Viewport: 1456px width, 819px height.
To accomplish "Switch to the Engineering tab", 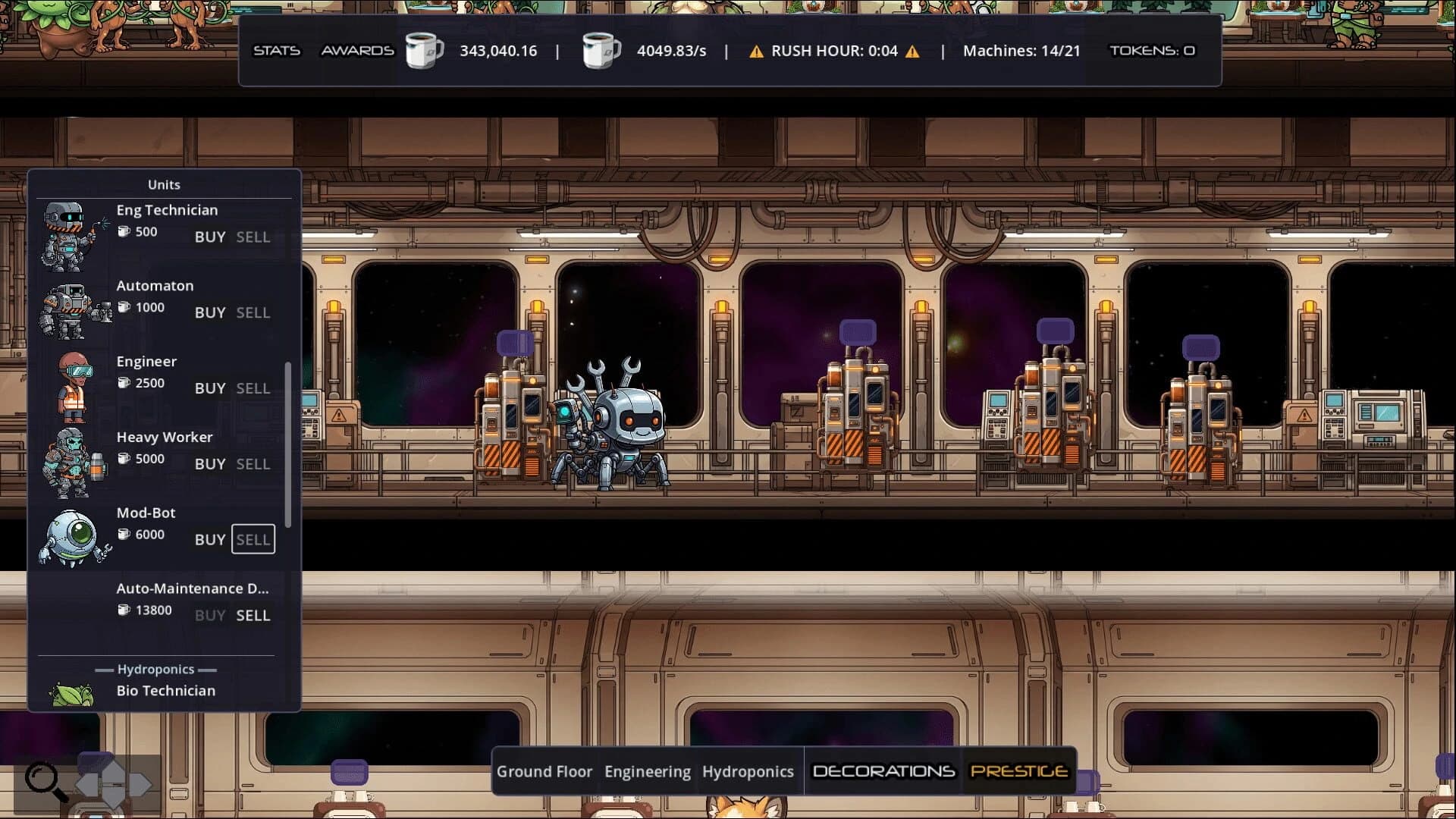I will pyautogui.click(x=648, y=770).
